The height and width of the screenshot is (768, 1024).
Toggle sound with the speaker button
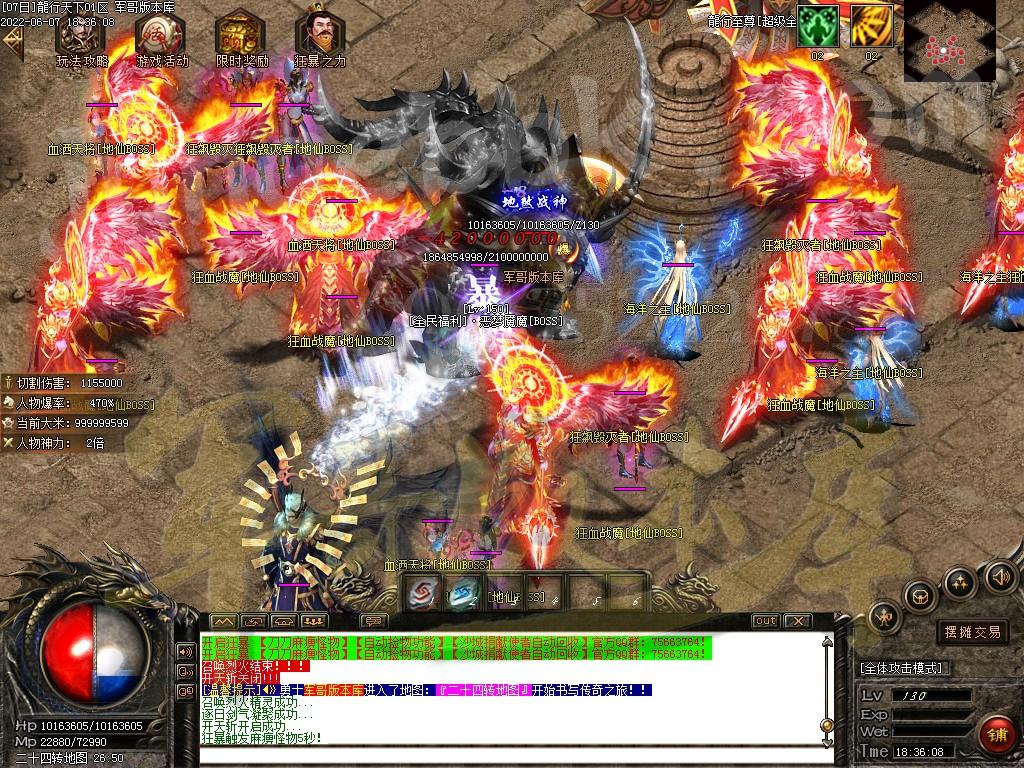pyautogui.click(x=999, y=576)
